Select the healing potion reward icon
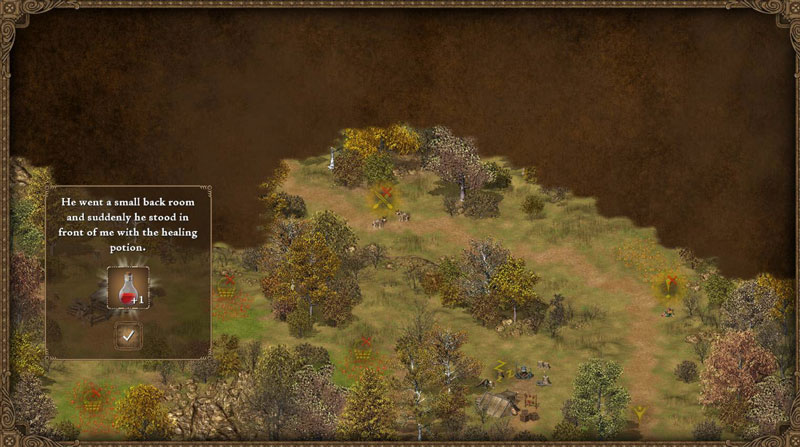The image size is (800, 447). click(x=128, y=287)
